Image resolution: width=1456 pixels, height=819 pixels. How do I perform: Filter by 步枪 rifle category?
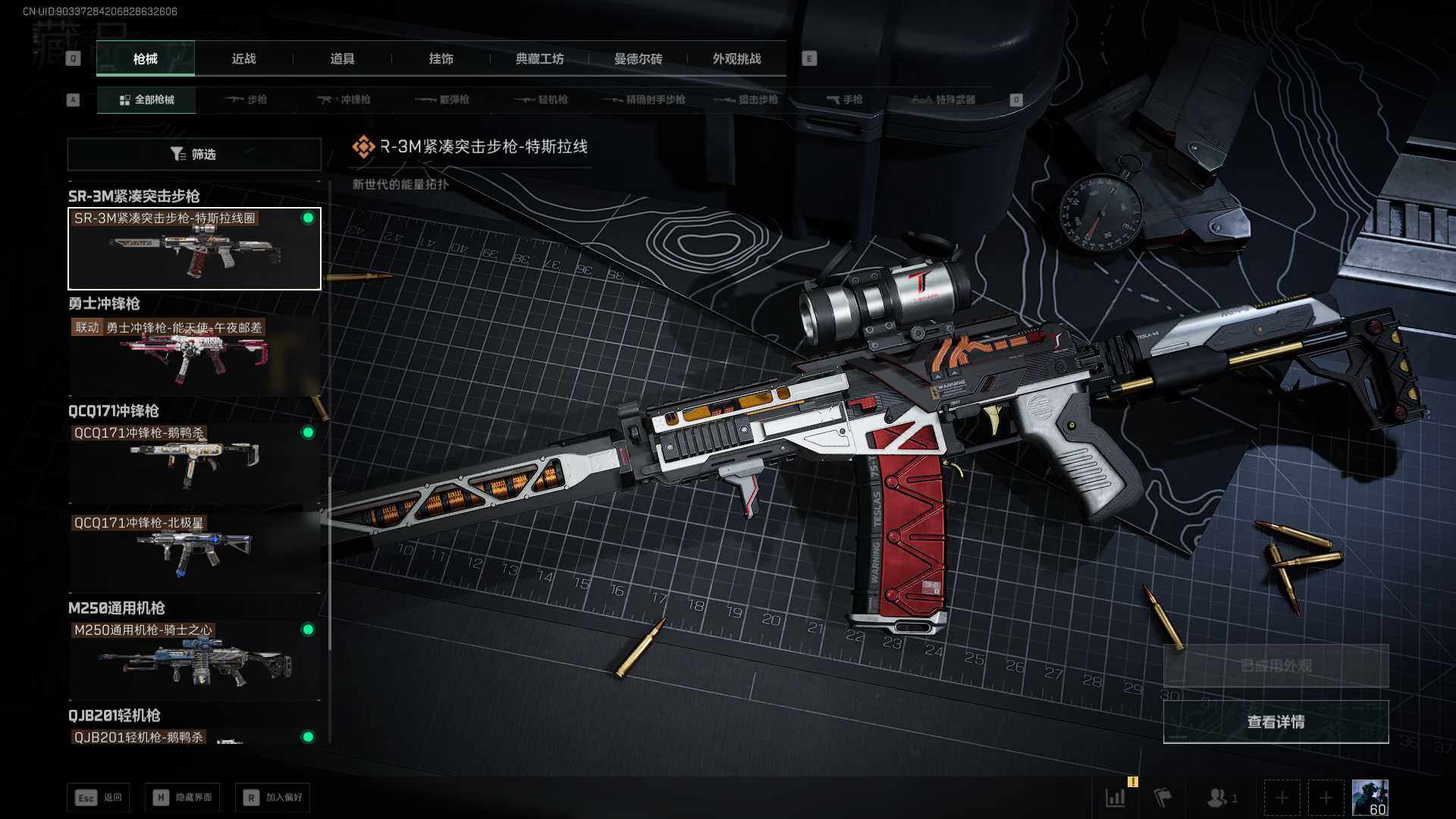coord(246,99)
